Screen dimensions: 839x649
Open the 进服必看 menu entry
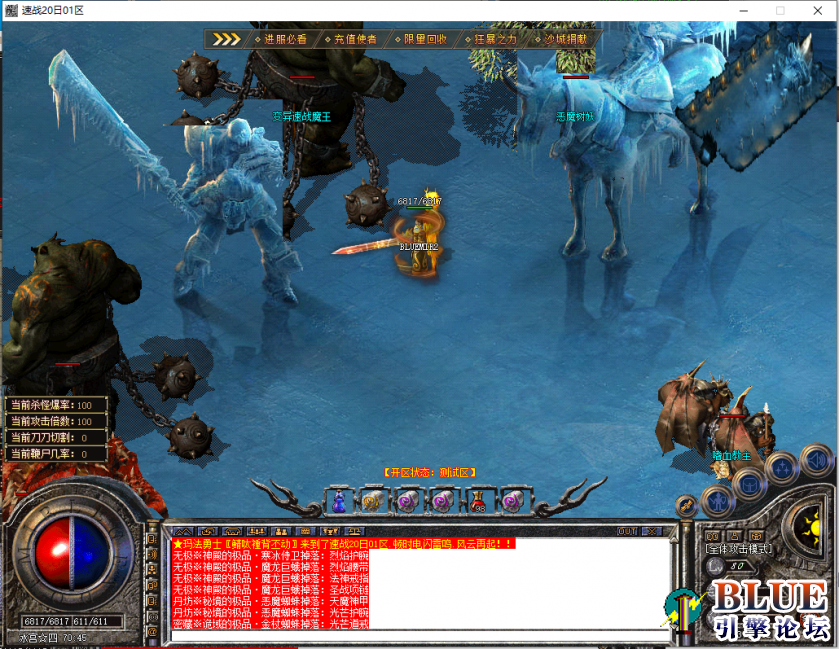[285, 39]
